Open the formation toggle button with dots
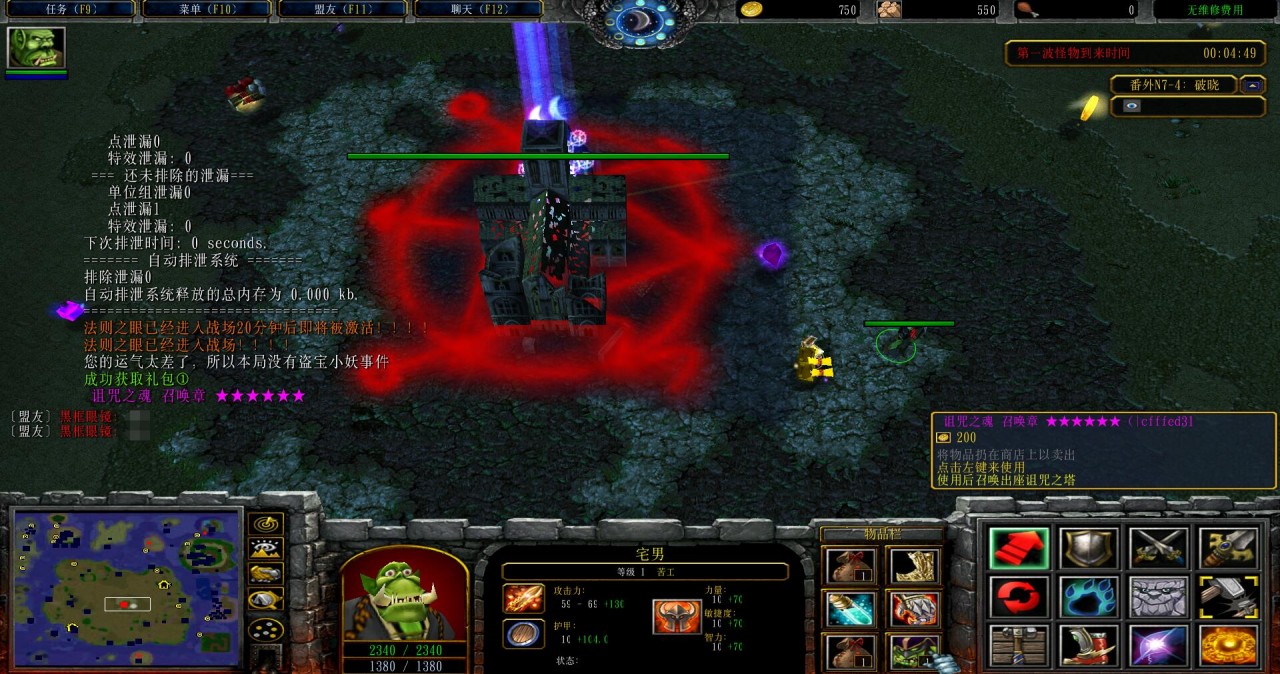The height and width of the screenshot is (674, 1280). 265,630
